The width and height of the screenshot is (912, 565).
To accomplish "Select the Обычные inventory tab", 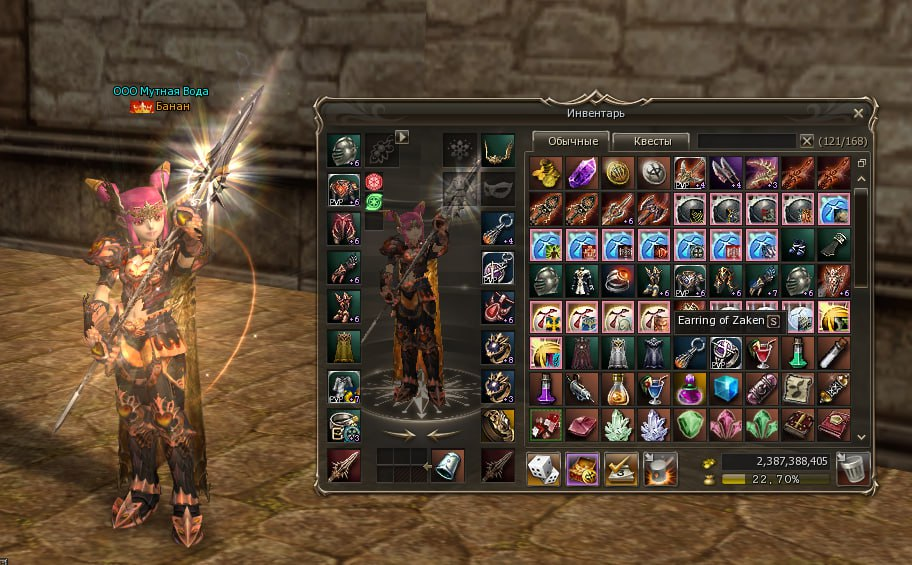I will 571,141.
